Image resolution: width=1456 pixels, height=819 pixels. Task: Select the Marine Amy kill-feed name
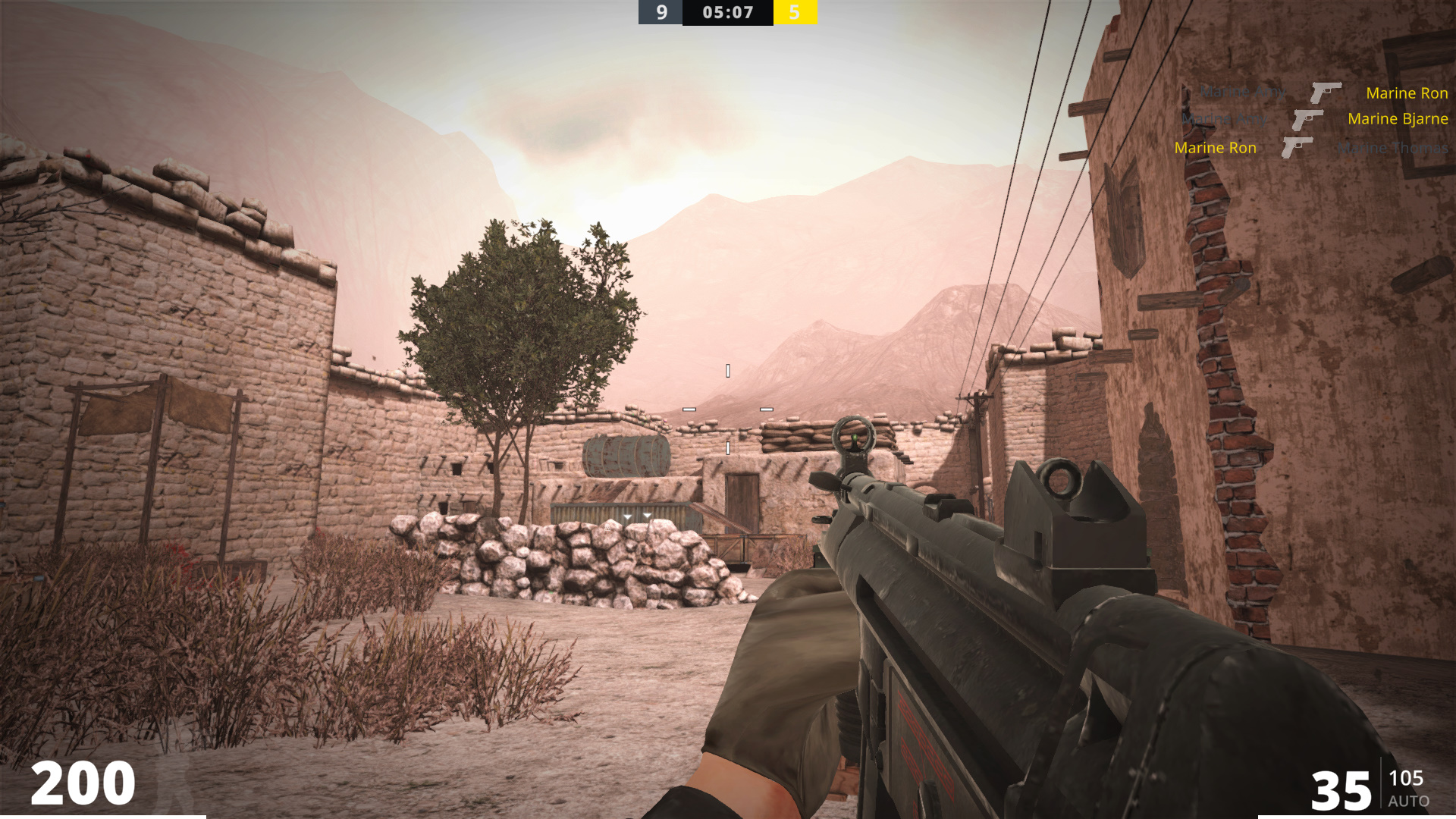tap(1243, 93)
